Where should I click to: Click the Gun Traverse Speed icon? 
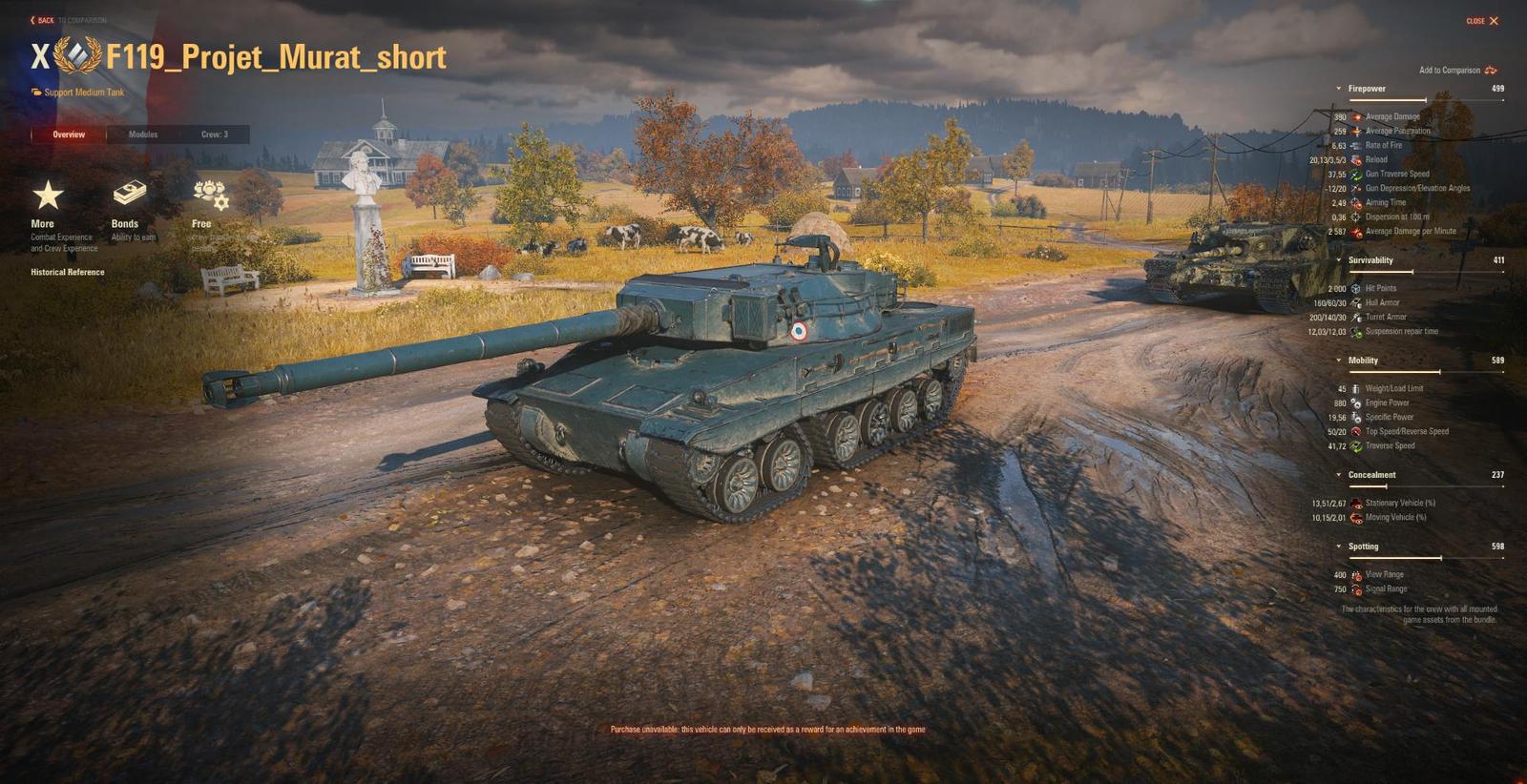coord(1355,174)
